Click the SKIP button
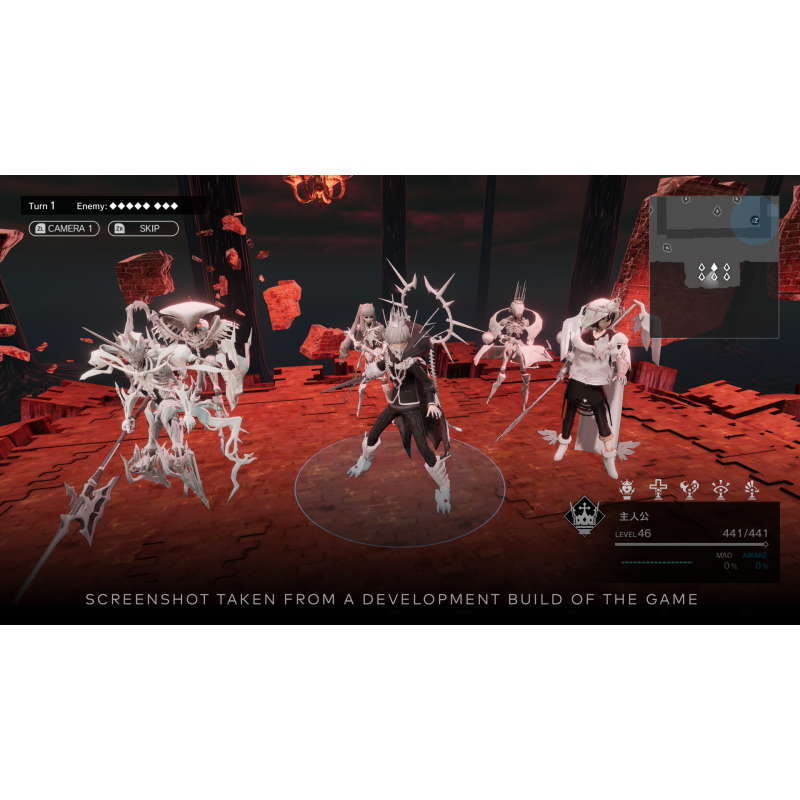Image resolution: width=800 pixels, height=800 pixels. pyautogui.click(x=143, y=229)
